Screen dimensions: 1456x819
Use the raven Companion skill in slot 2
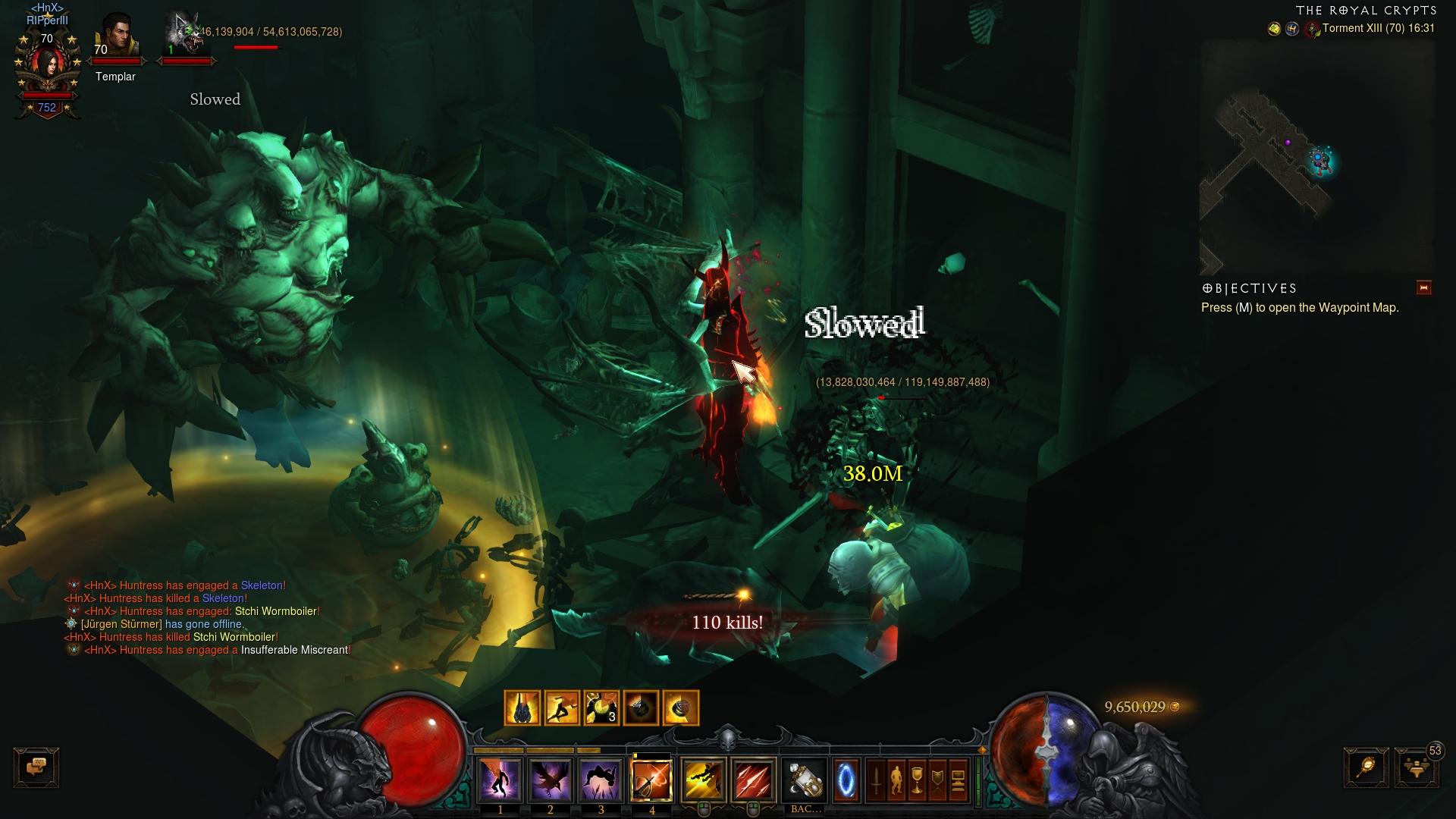551,779
